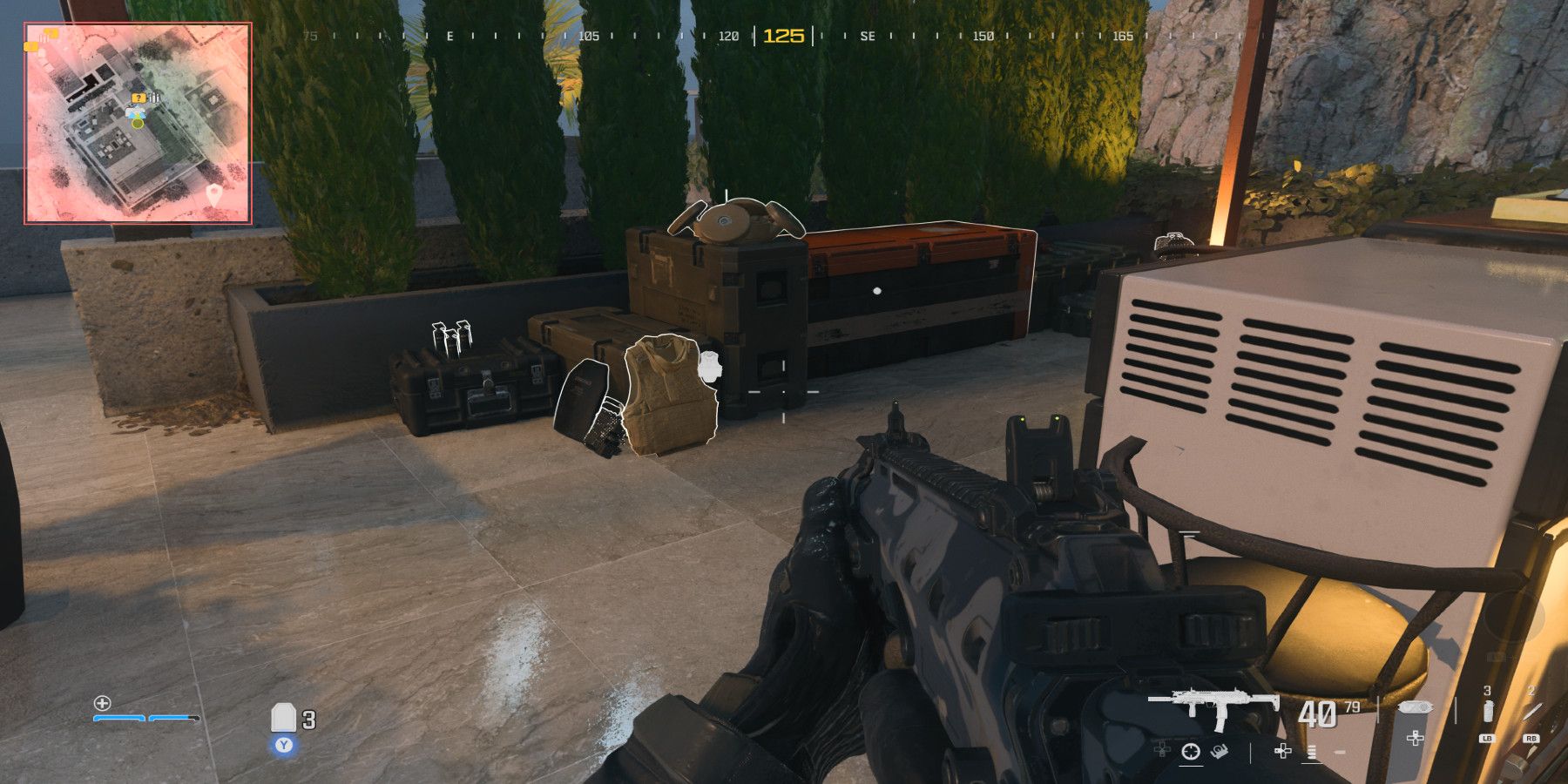Select the stim tactical icon showing 3

1486,710
